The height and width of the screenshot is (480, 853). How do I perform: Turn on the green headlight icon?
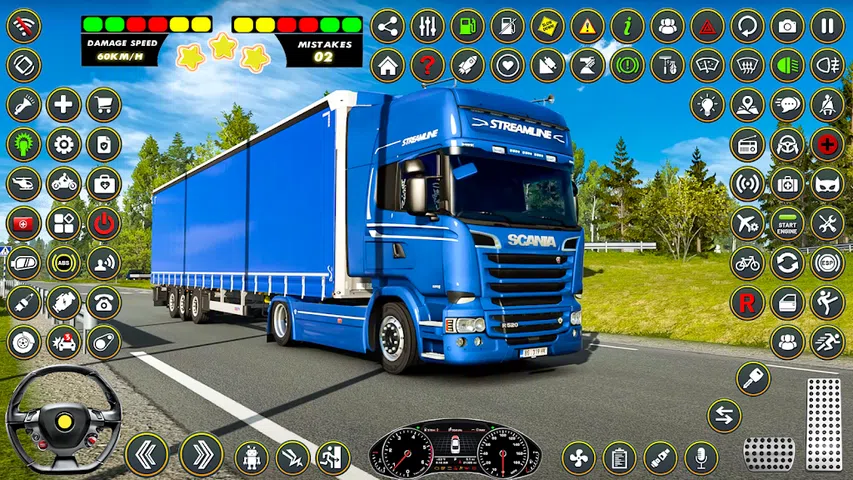tap(787, 66)
